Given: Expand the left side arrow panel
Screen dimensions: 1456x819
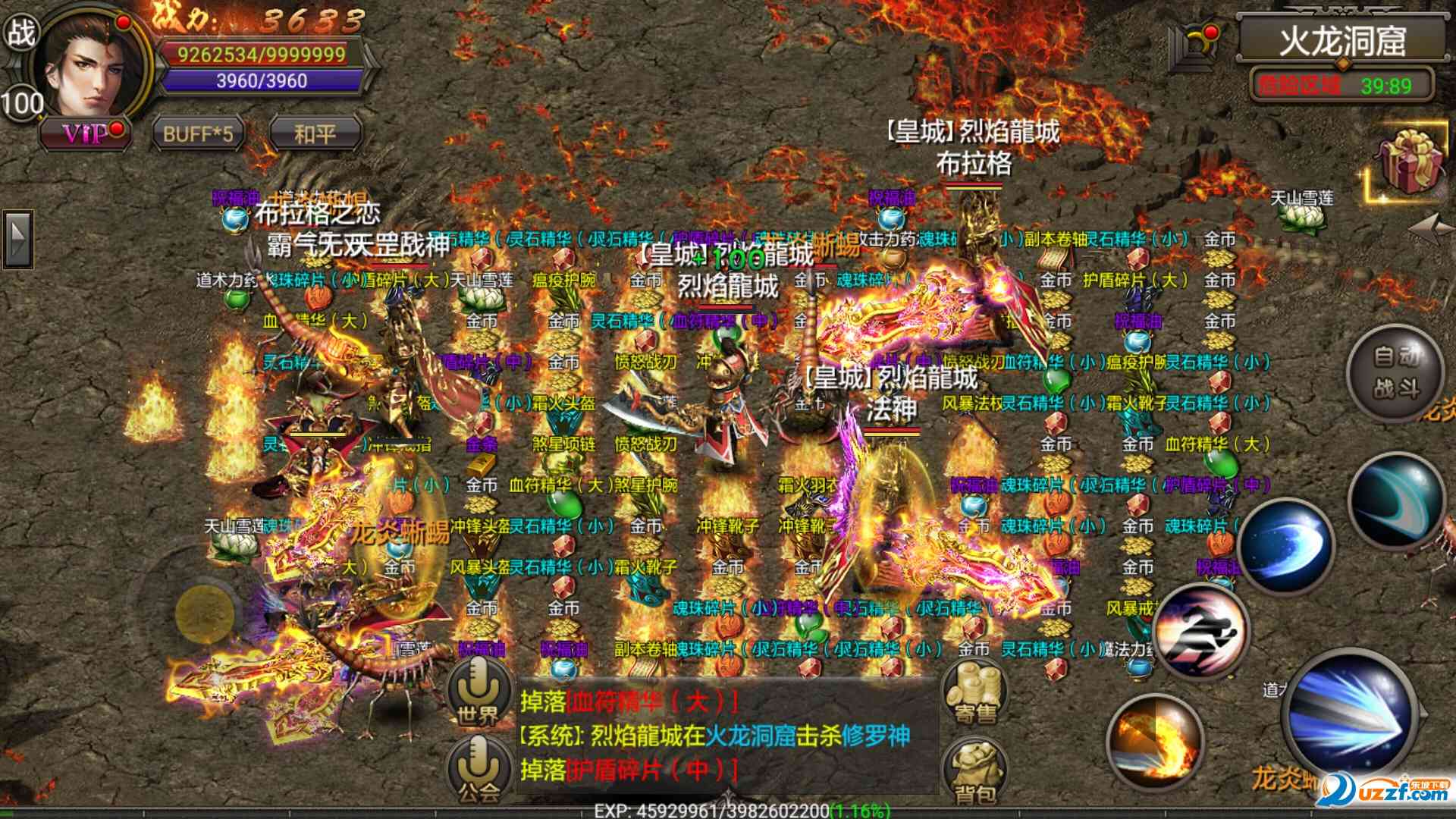Looking at the screenshot, I should coord(17,239).
